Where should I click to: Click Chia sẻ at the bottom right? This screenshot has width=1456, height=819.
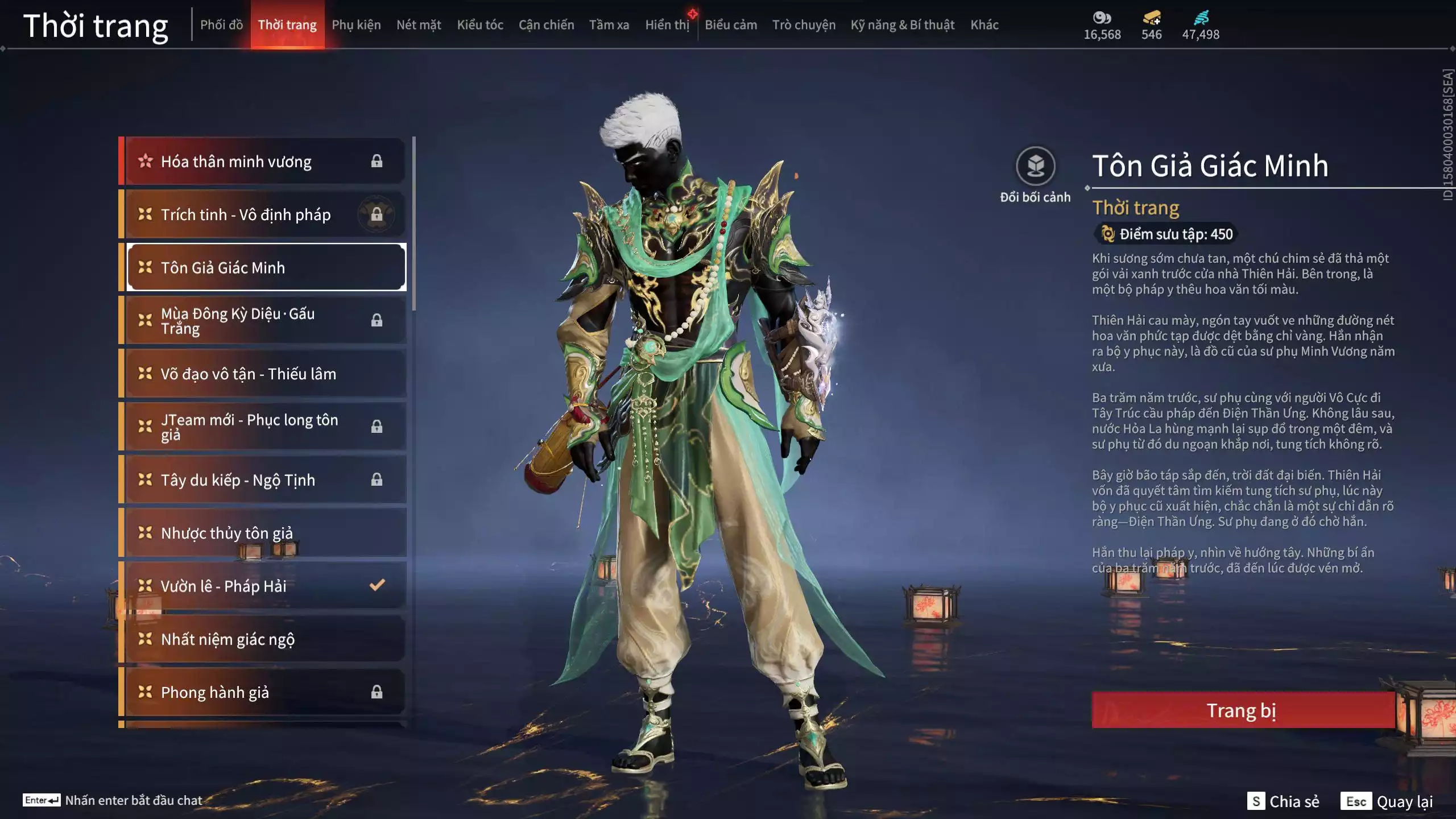click(x=1294, y=802)
